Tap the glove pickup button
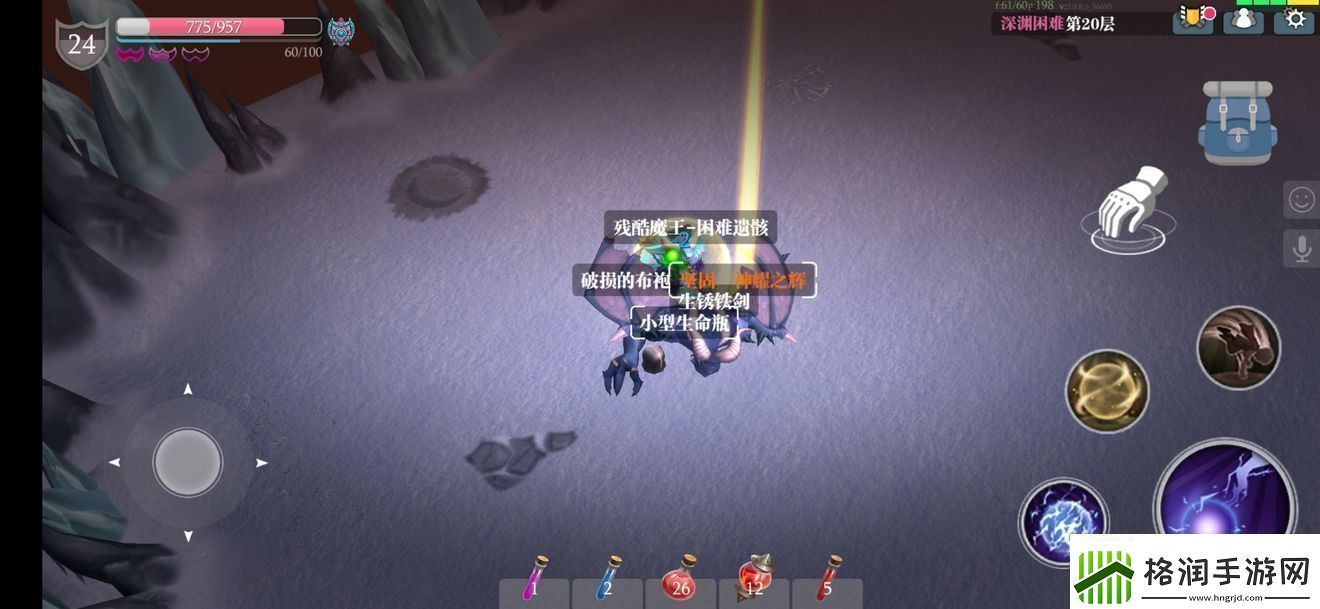The height and width of the screenshot is (609, 1320). point(1130,210)
